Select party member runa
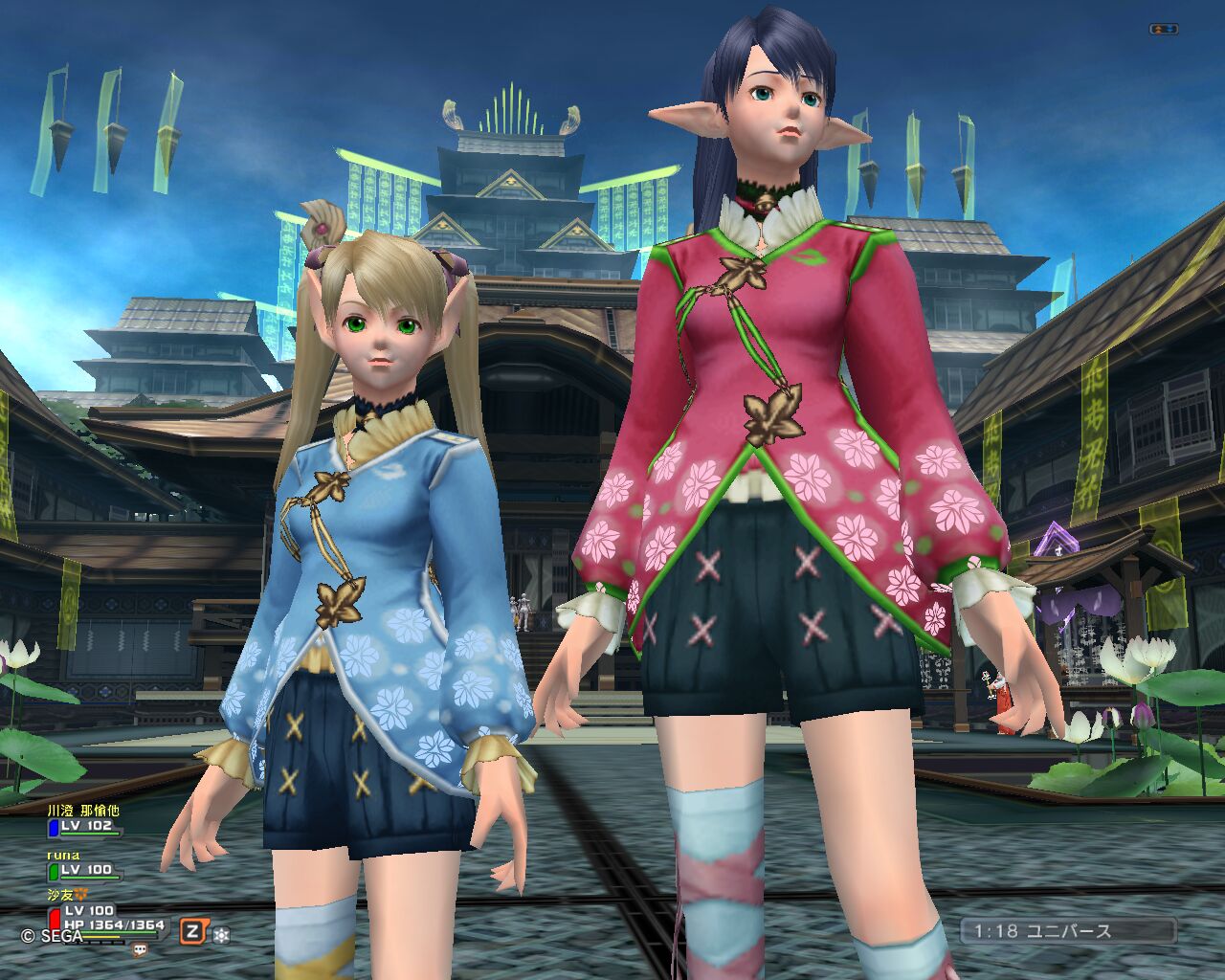This screenshot has width=1225, height=980. [84, 869]
